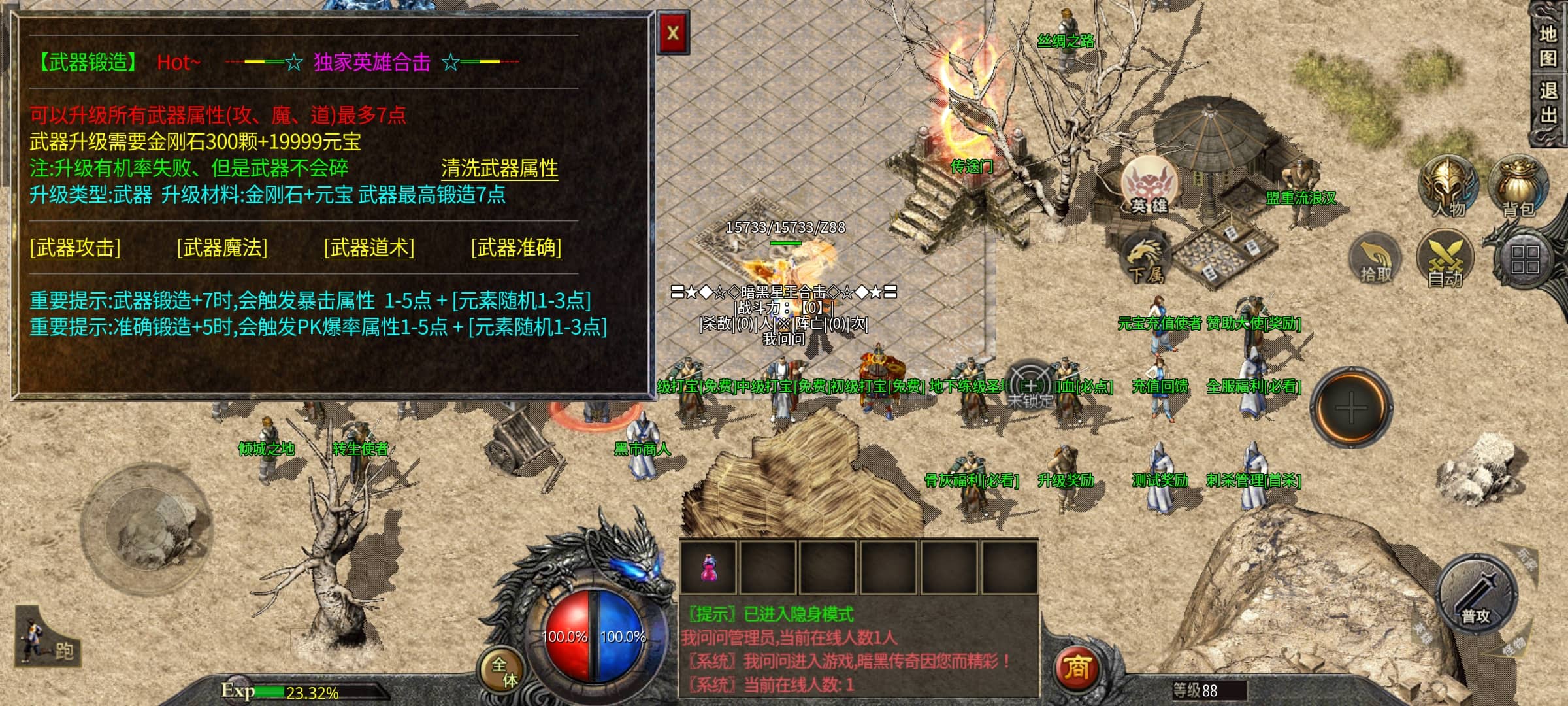Select the 武器魔法 upgrade option

(x=222, y=248)
